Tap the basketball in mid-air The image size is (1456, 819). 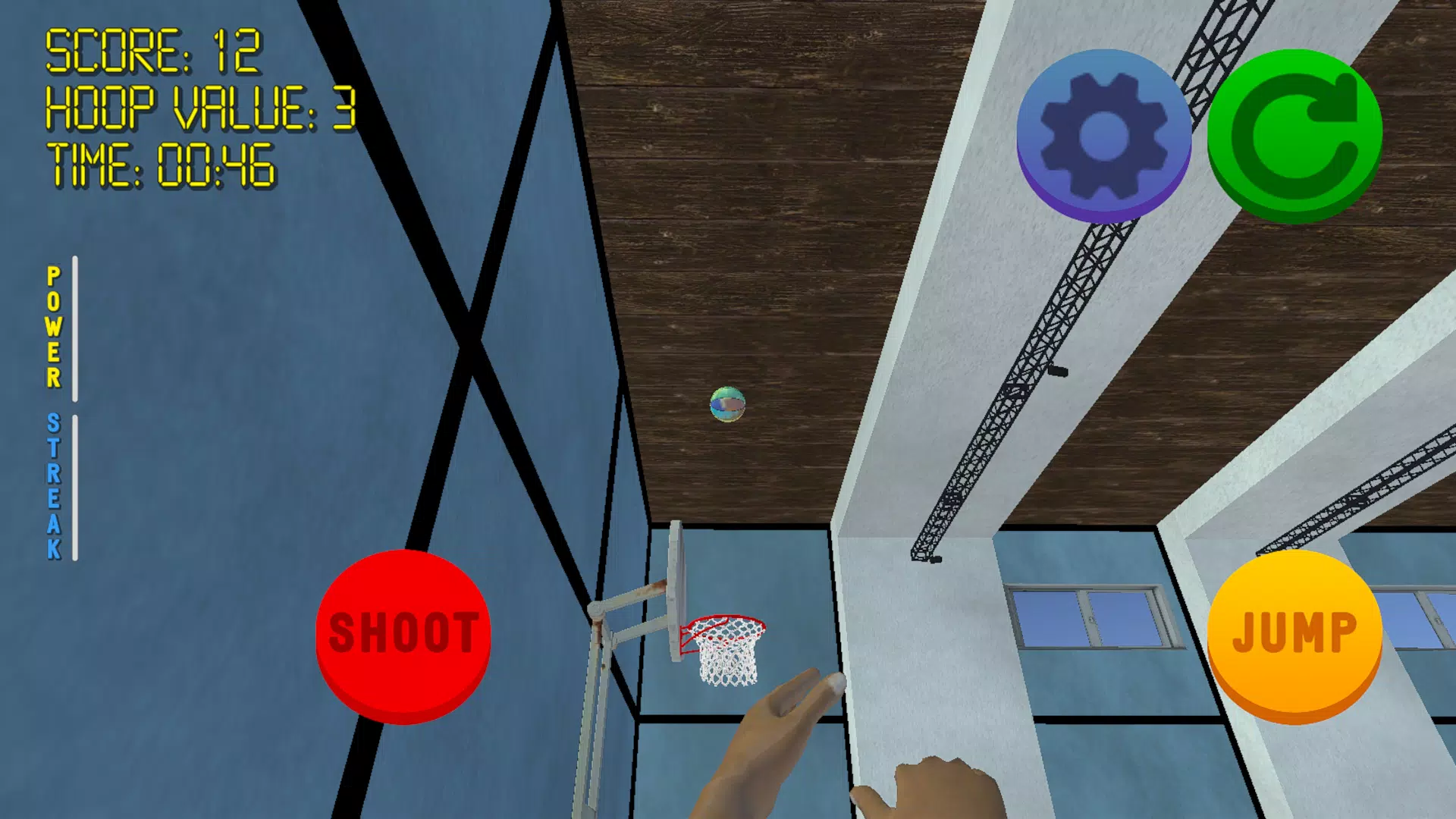(726, 405)
